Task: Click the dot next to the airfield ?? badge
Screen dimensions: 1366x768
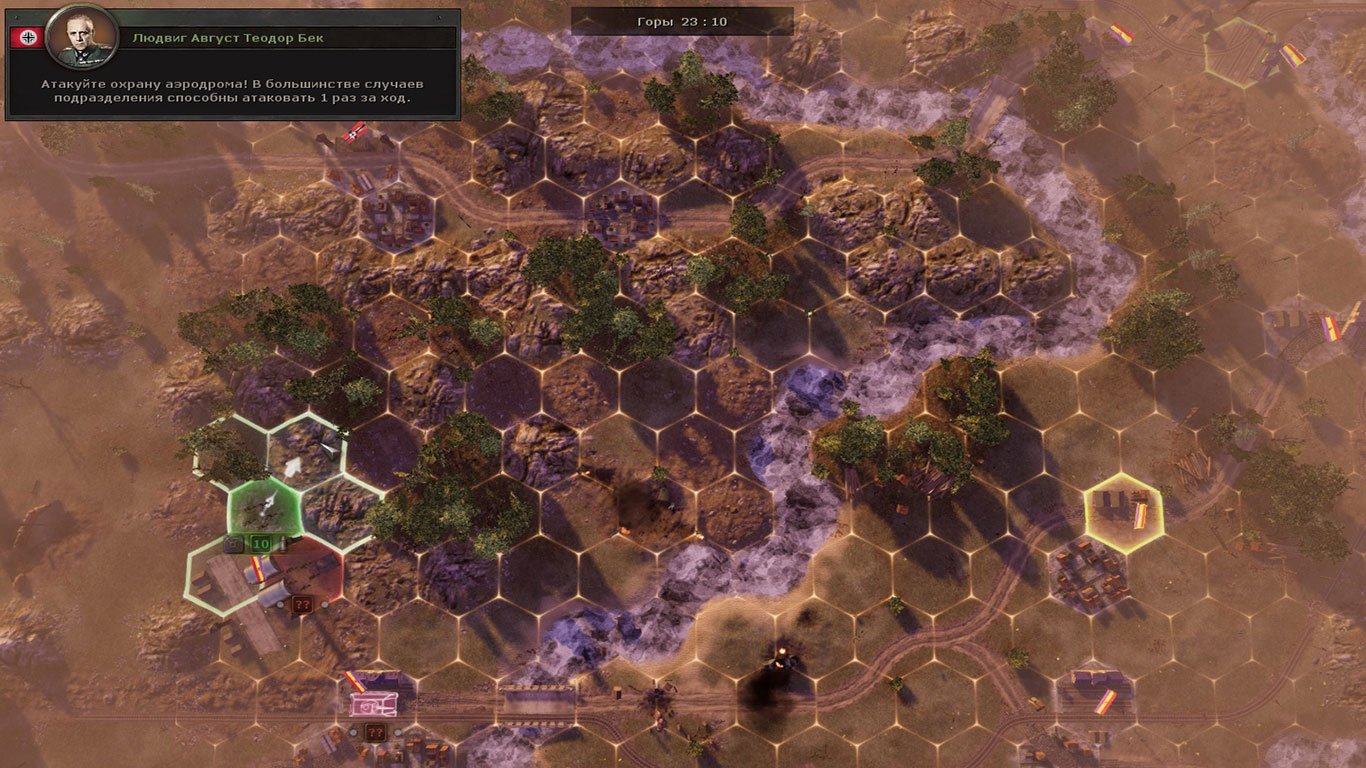Action: 324,604
